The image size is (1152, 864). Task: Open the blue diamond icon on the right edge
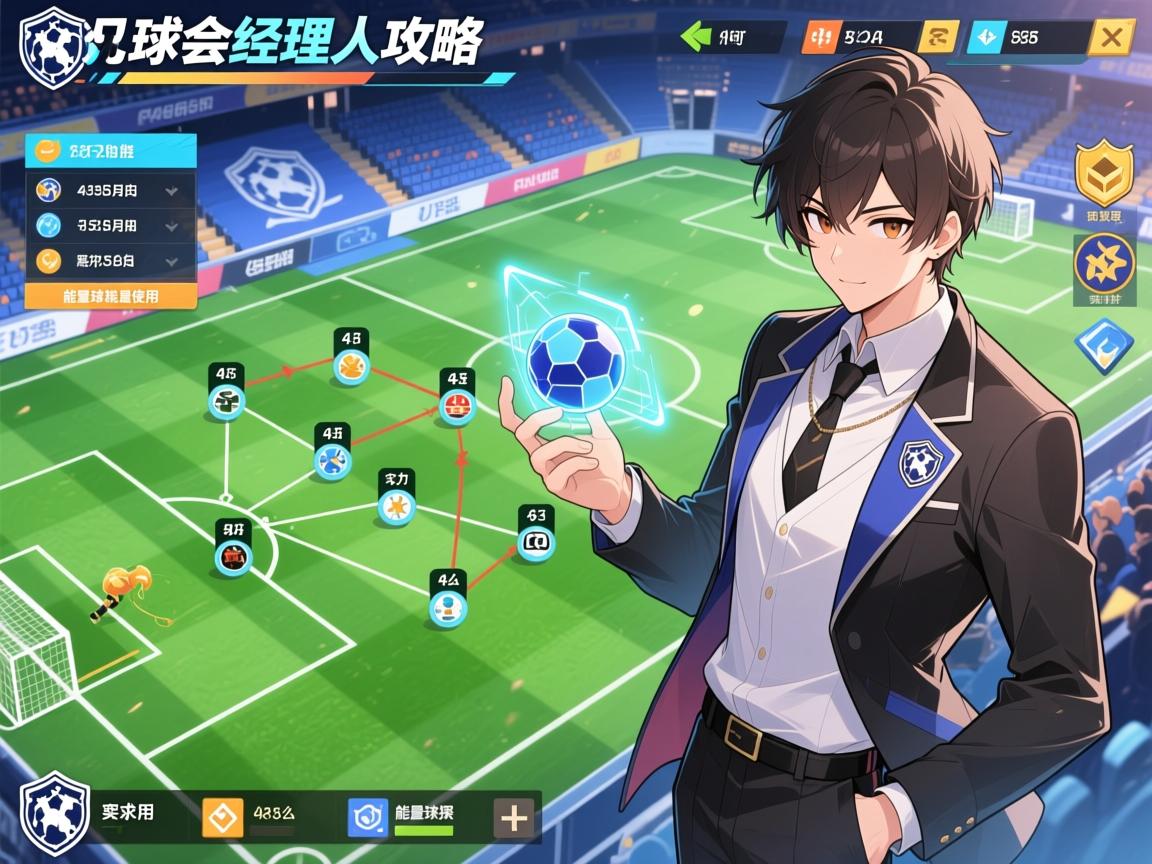click(1103, 345)
